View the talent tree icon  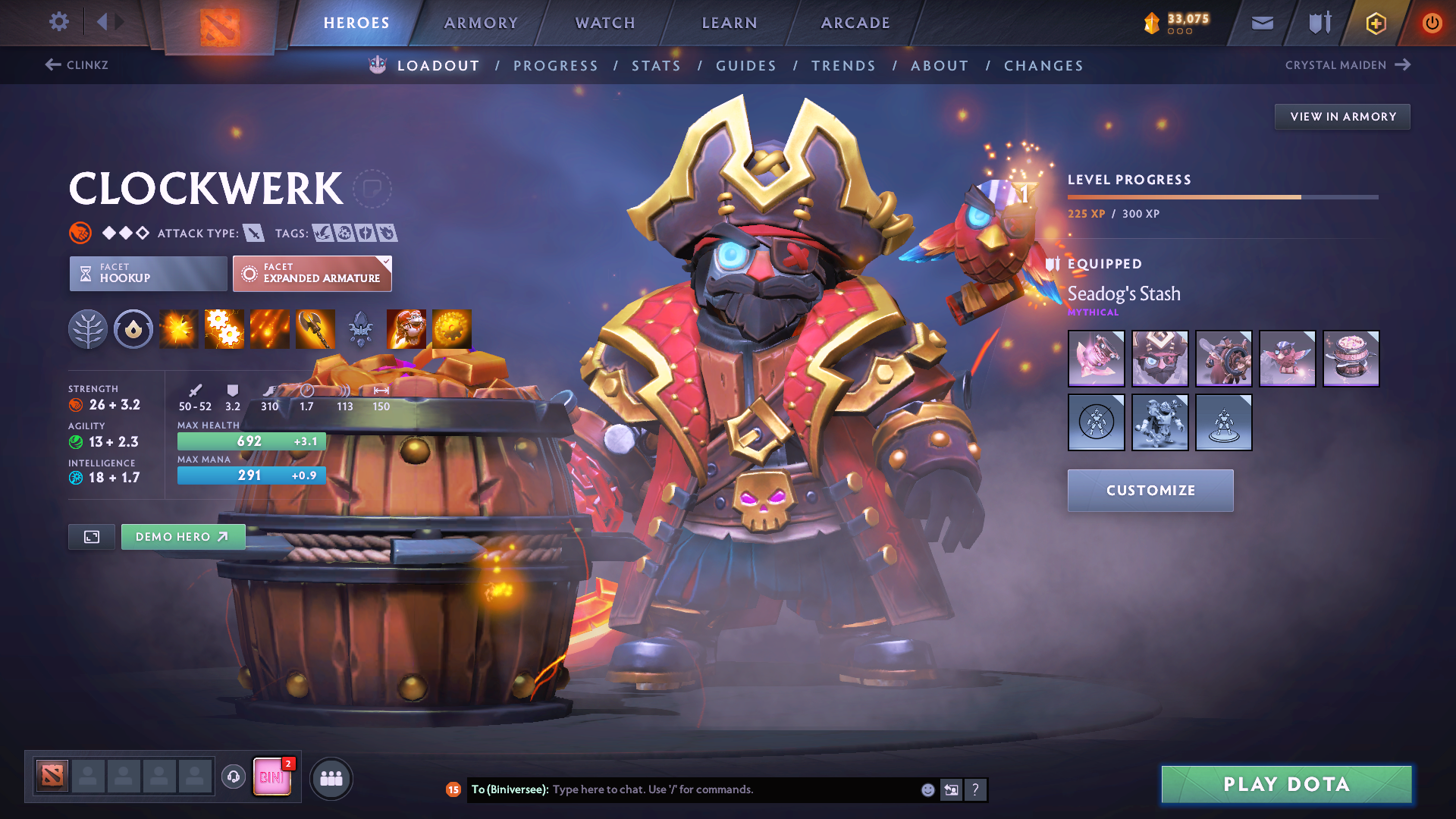tap(88, 329)
